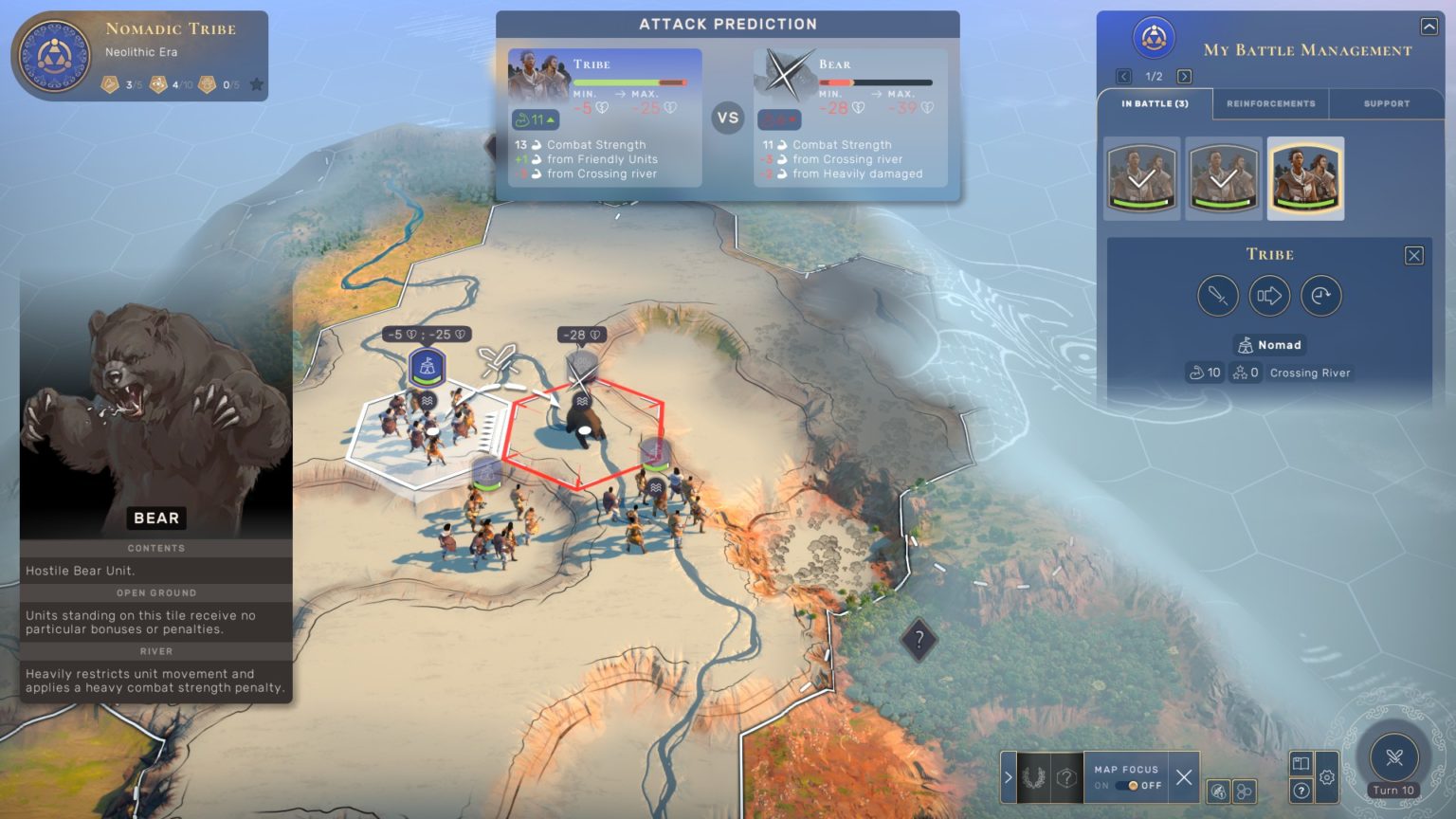Open the Support tab
Image resolution: width=1456 pixels, height=819 pixels.
click(x=1386, y=103)
